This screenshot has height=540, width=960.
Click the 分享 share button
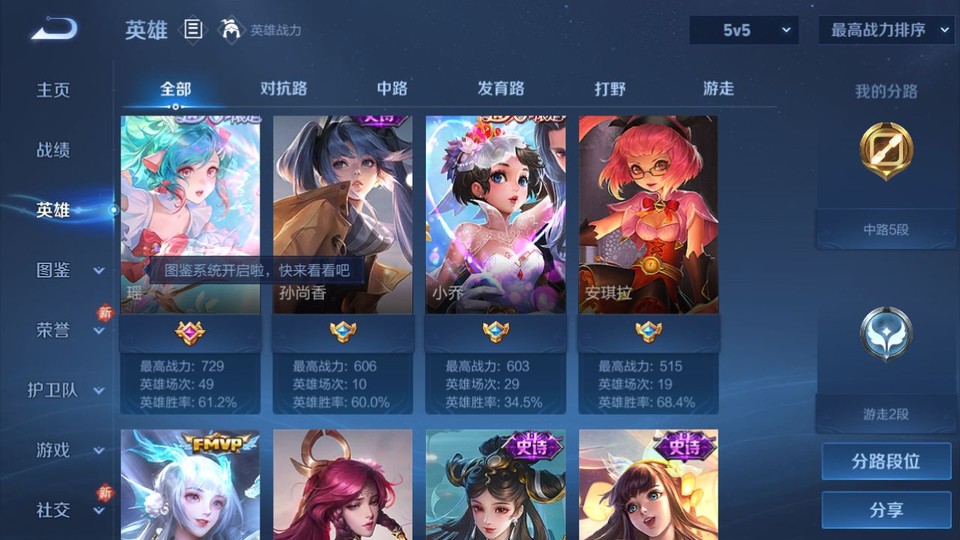[886, 510]
